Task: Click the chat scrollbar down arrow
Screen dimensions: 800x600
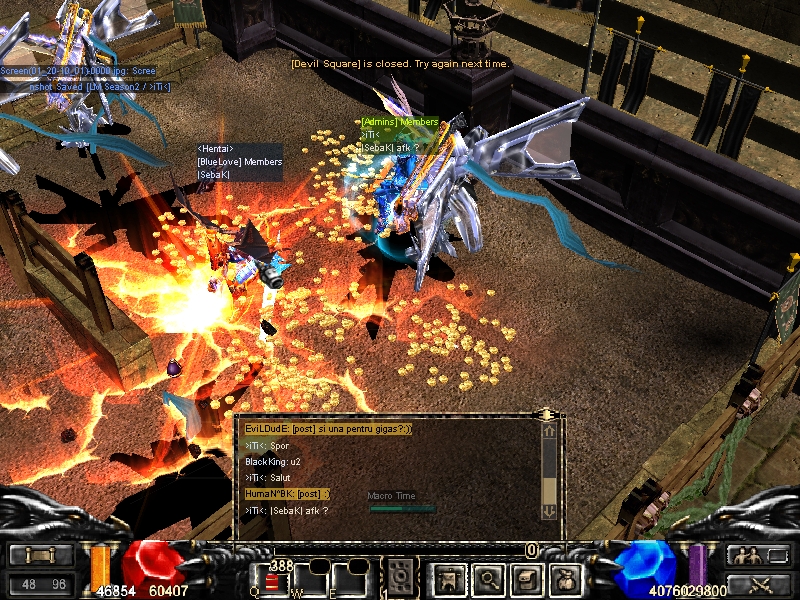Action: click(x=549, y=511)
